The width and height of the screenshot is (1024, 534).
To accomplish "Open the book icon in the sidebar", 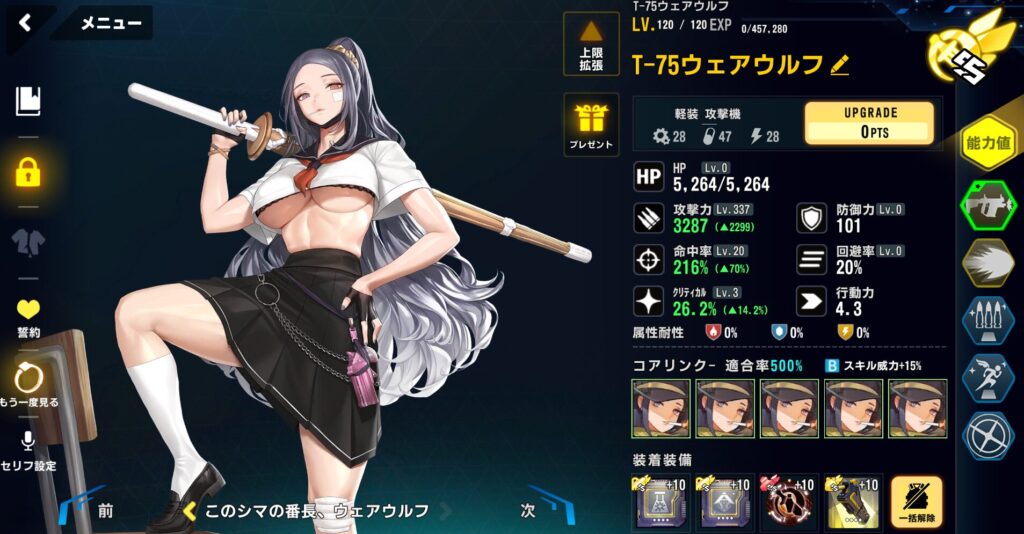I will pyautogui.click(x=28, y=100).
